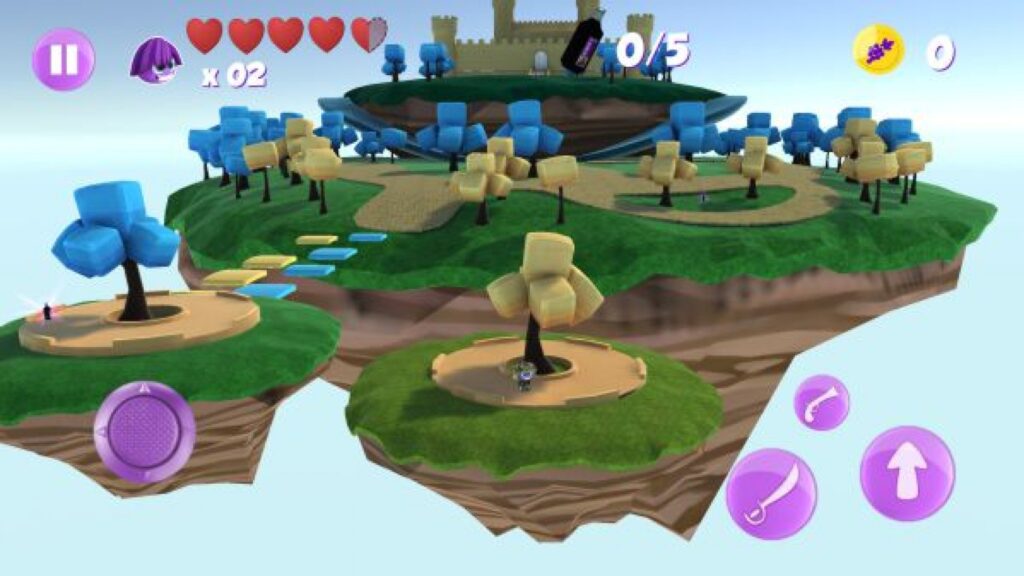Tap the virtual joystick pad
Screen dimensions: 1024x576
[x=144, y=432]
